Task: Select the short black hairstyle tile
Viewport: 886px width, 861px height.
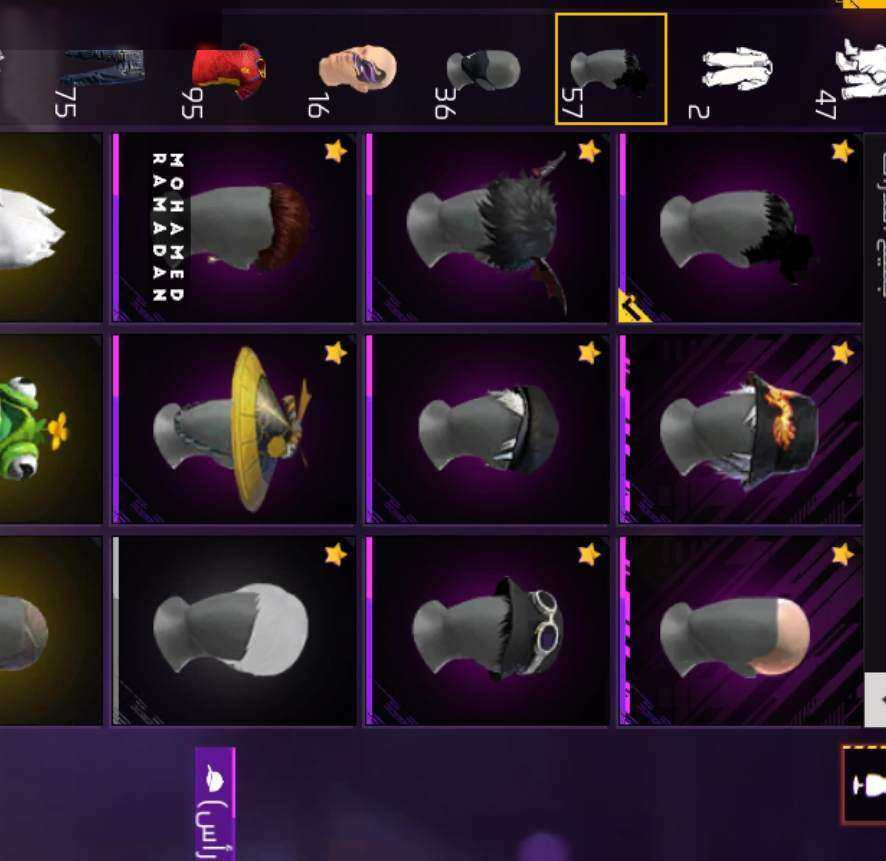Action: coord(741,228)
